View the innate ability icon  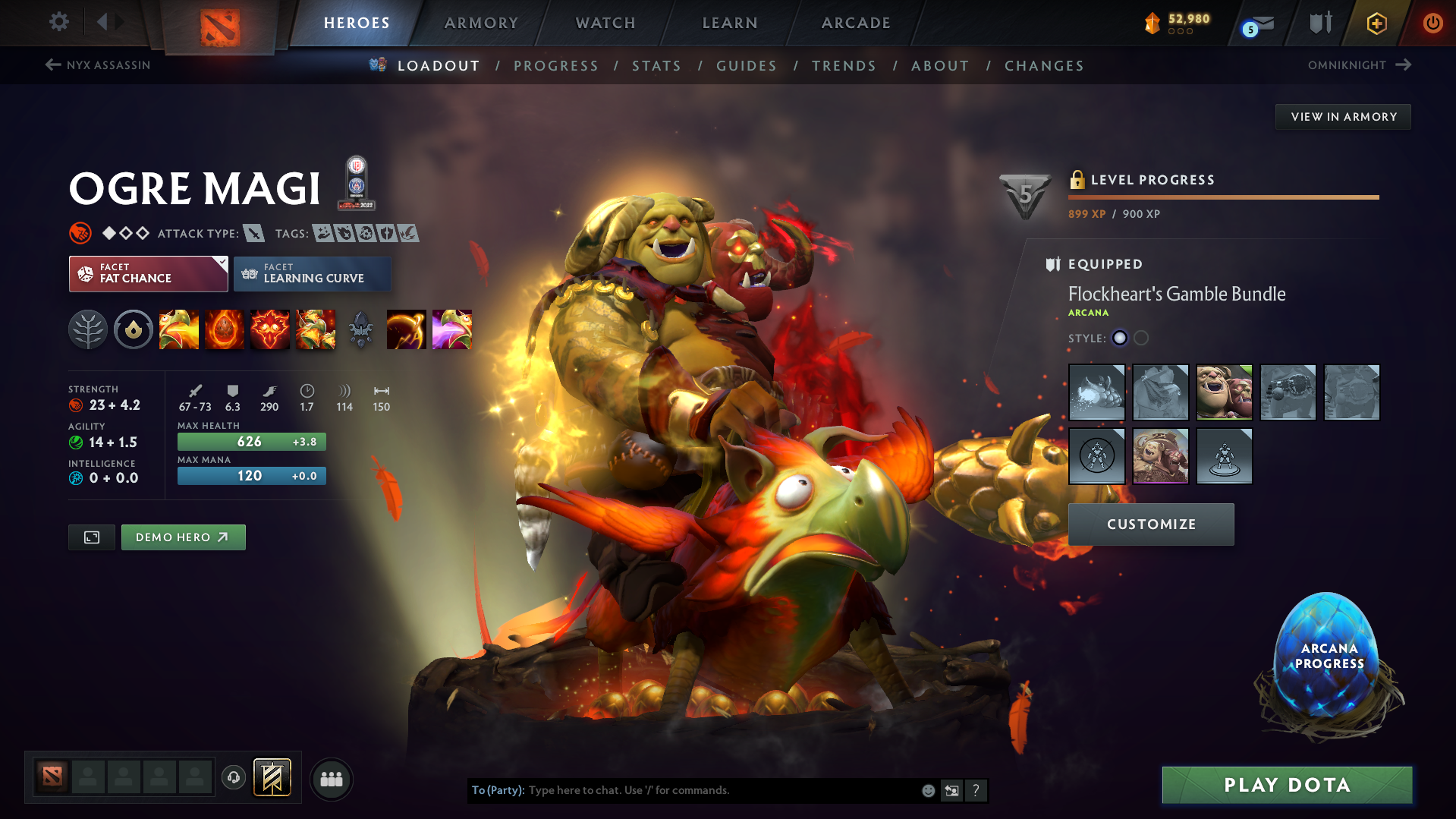click(134, 329)
